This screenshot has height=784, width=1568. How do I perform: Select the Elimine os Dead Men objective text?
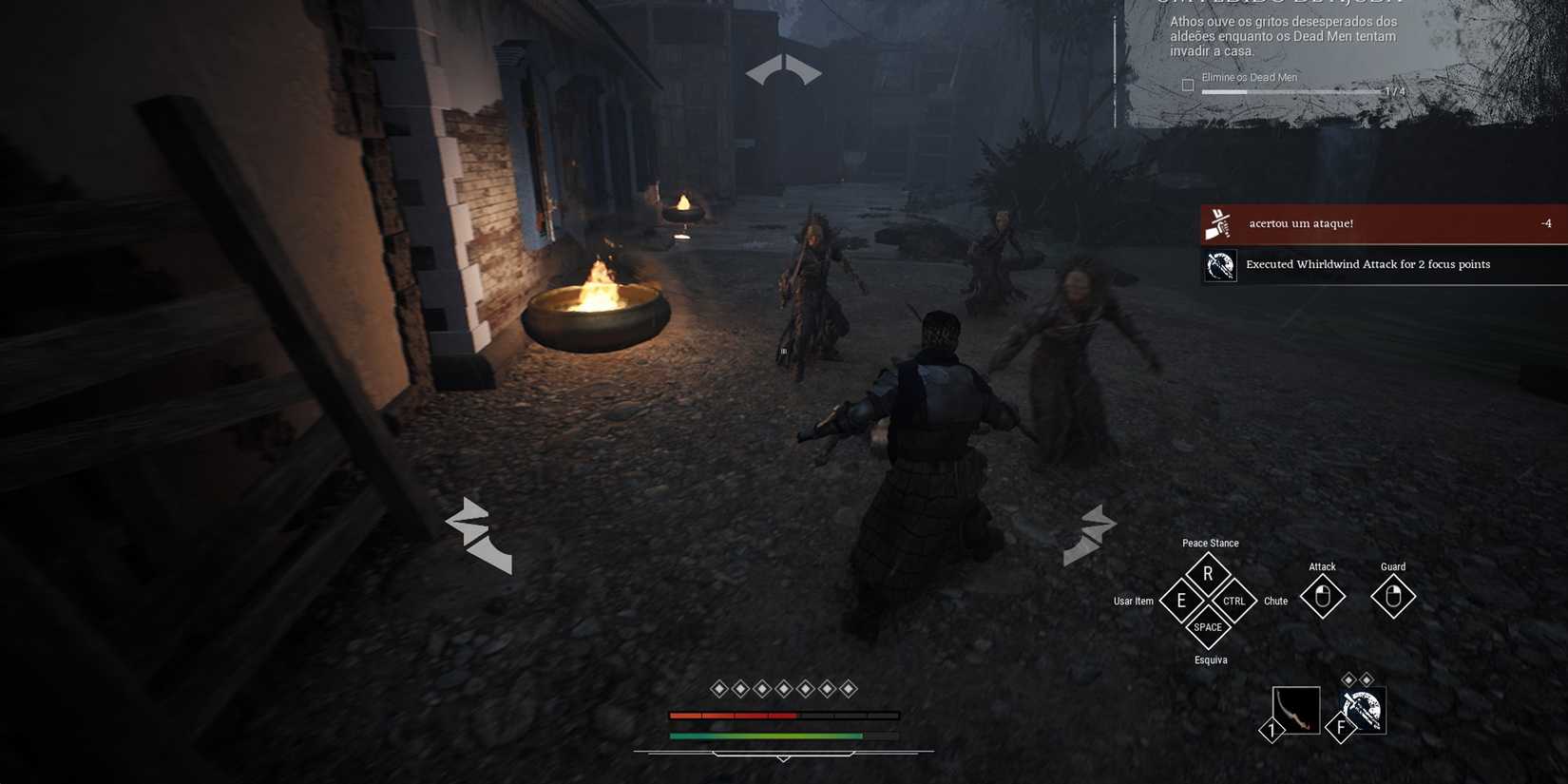pyautogui.click(x=1251, y=77)
